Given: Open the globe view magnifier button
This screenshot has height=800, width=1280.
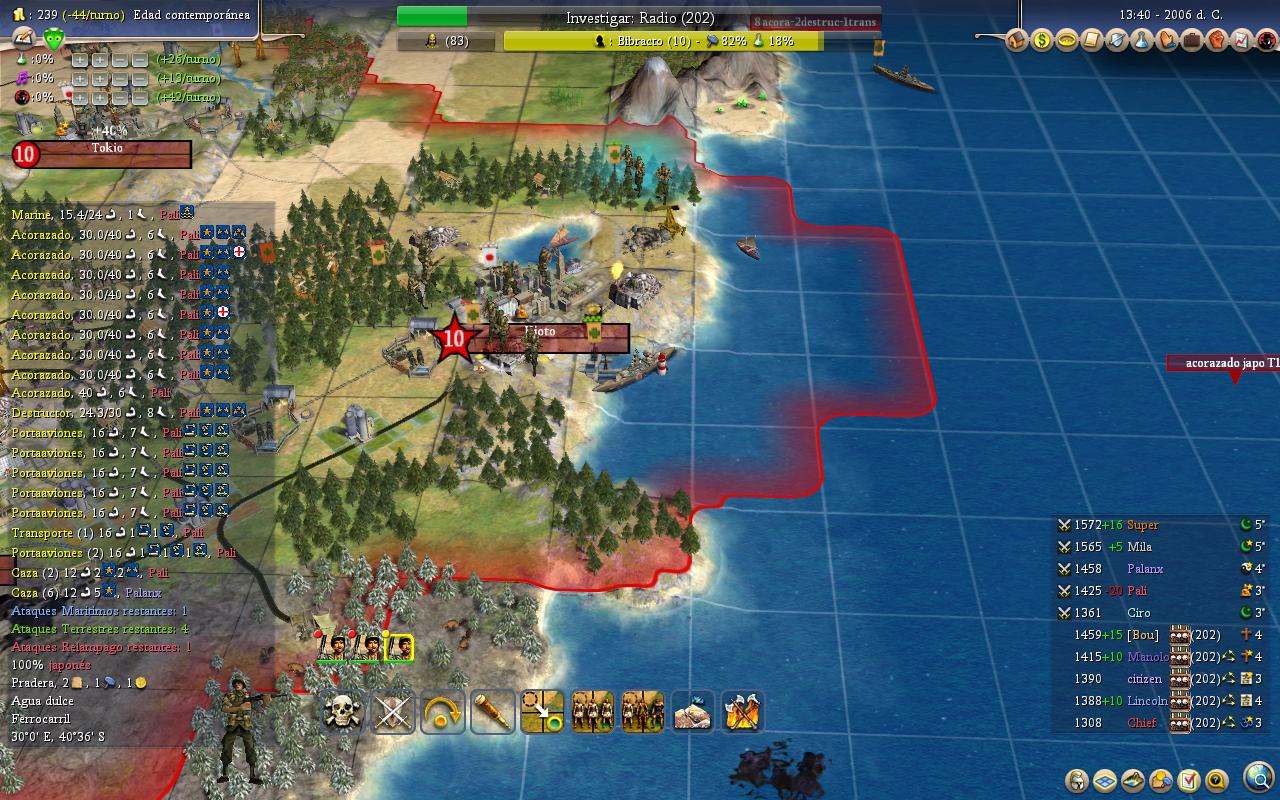Looking at the screenshot, I should point(1258,777).
